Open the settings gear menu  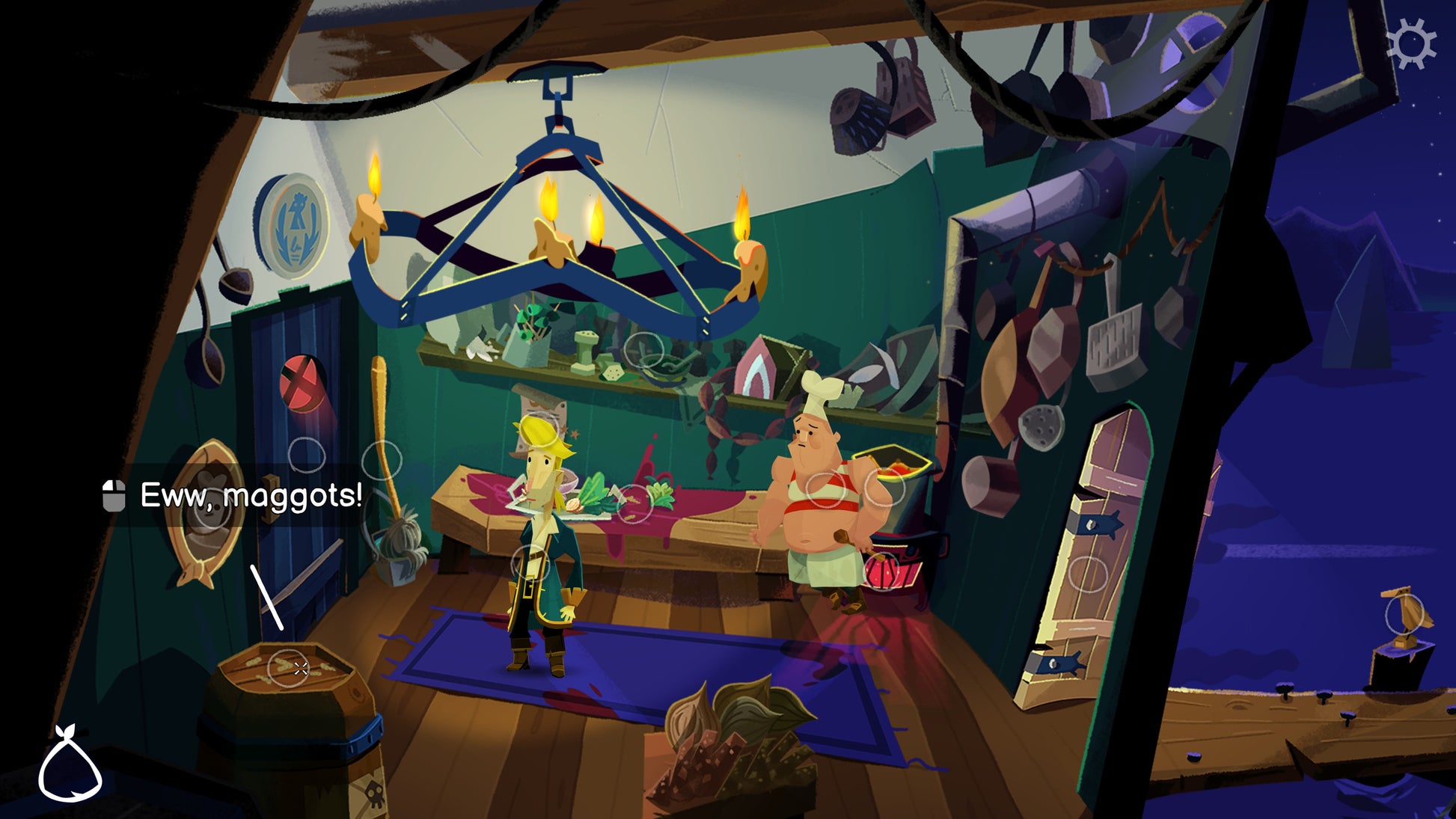(x=1410, y=45)
